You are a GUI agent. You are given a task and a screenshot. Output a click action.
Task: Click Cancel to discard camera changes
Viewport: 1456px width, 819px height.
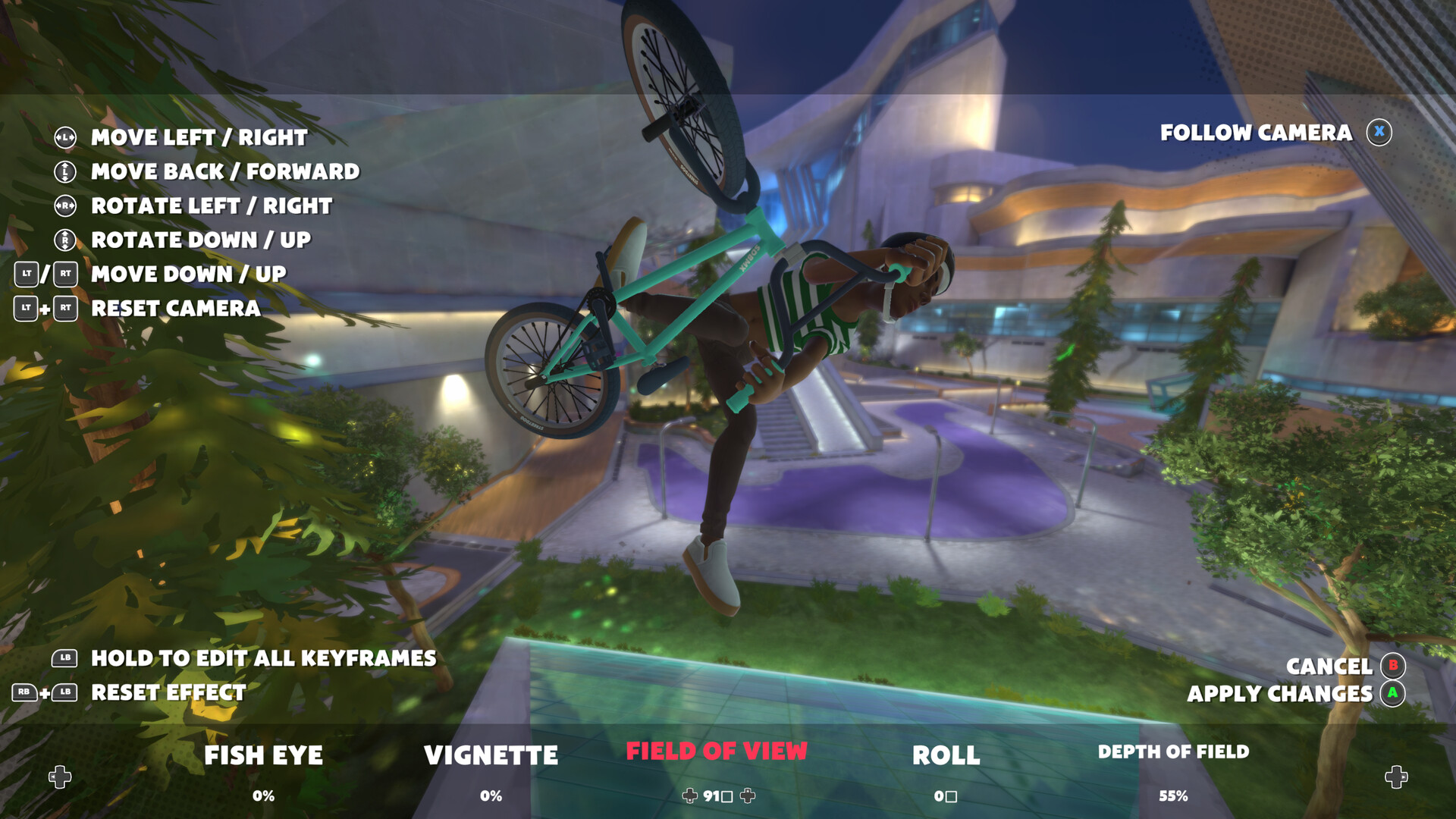1329,667
